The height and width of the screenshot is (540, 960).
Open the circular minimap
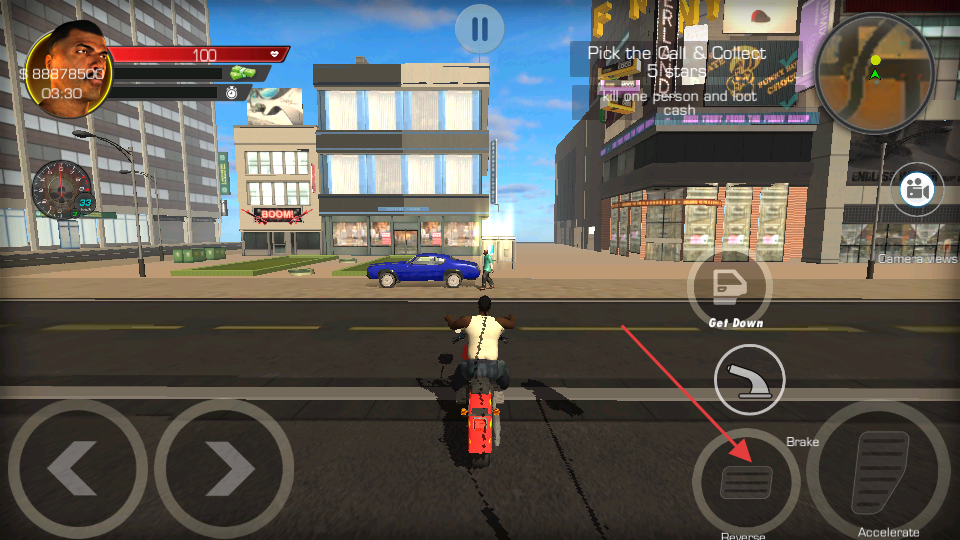pyautogui.click(x=873, y=71)
